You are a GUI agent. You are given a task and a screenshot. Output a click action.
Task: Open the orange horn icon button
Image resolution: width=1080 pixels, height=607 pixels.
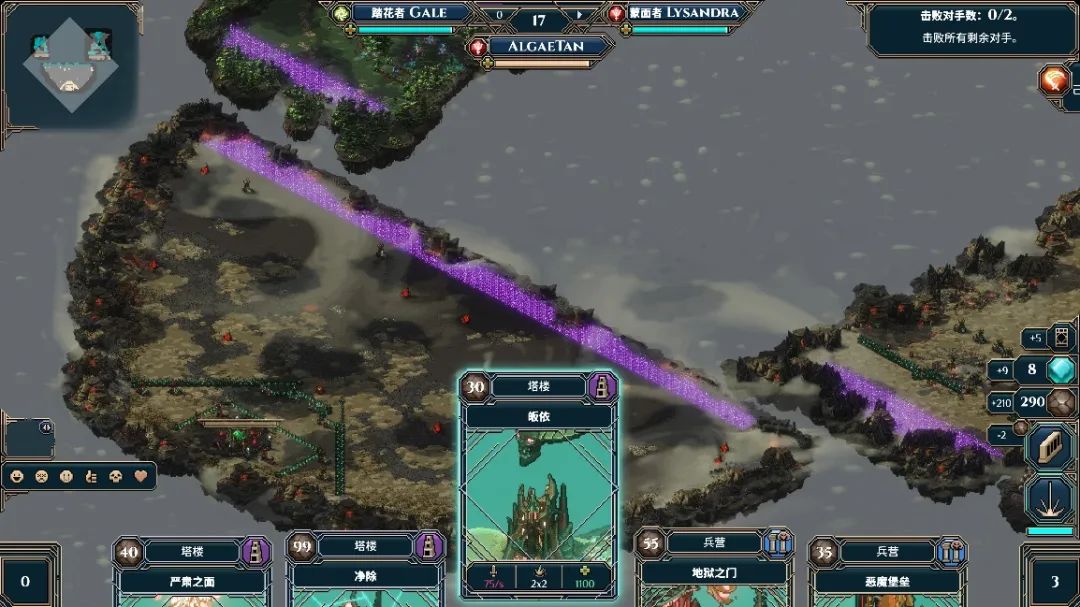[x=1054, y=79]
